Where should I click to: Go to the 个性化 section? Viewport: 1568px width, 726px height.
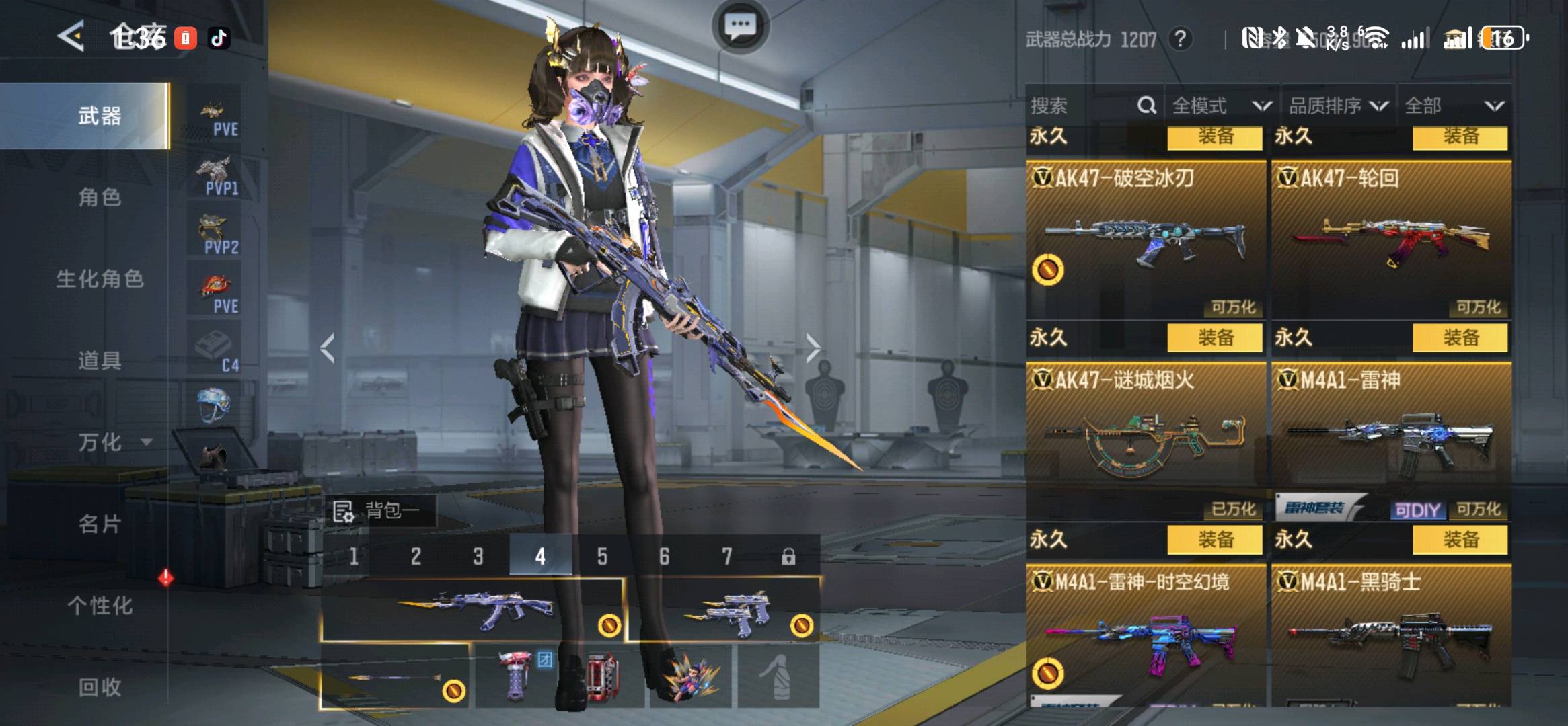pos(100,606)
